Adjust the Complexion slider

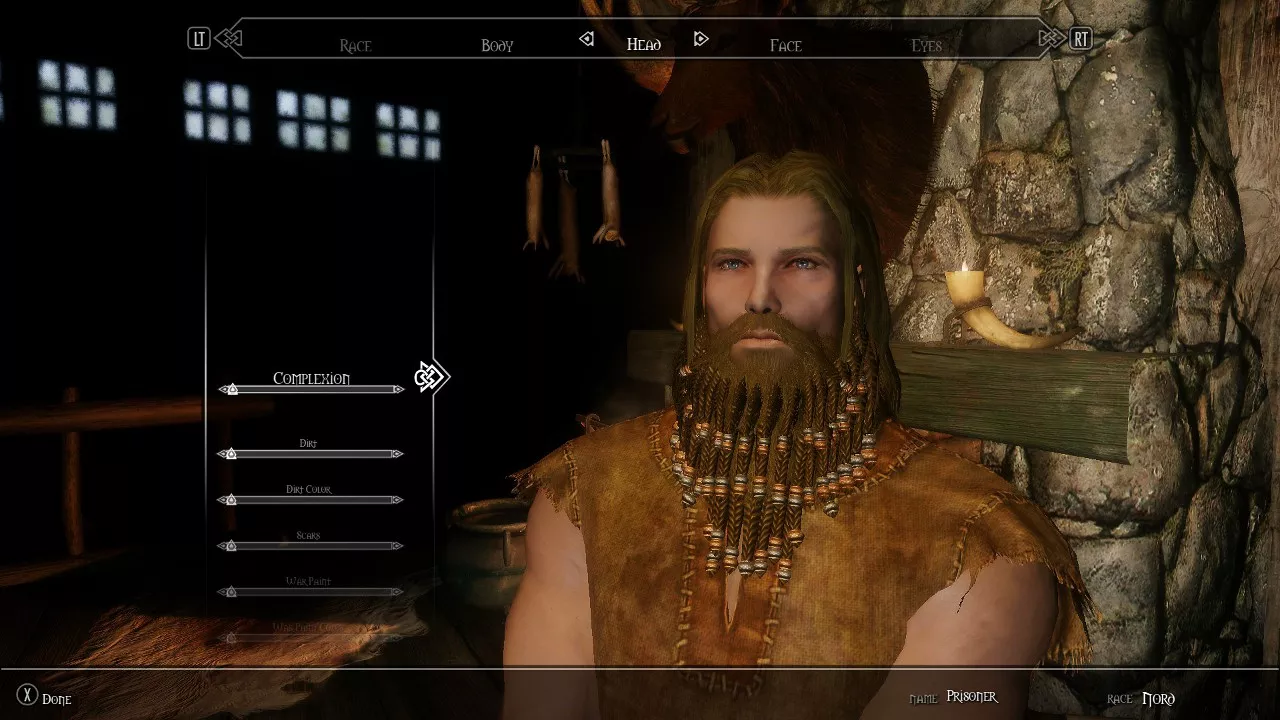click(x=312, y=389)
